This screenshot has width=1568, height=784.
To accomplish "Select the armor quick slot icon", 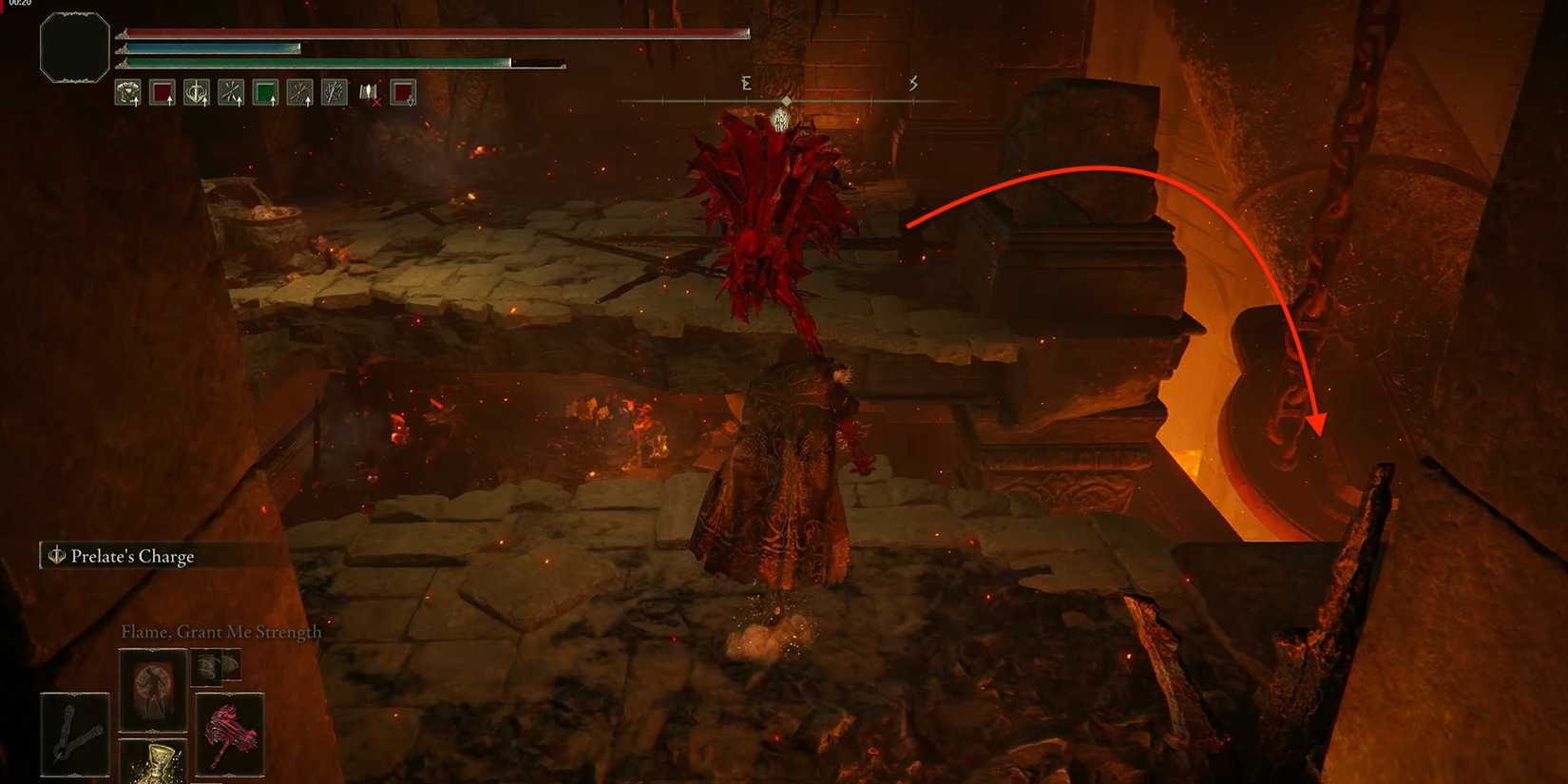I will point(127,90).
